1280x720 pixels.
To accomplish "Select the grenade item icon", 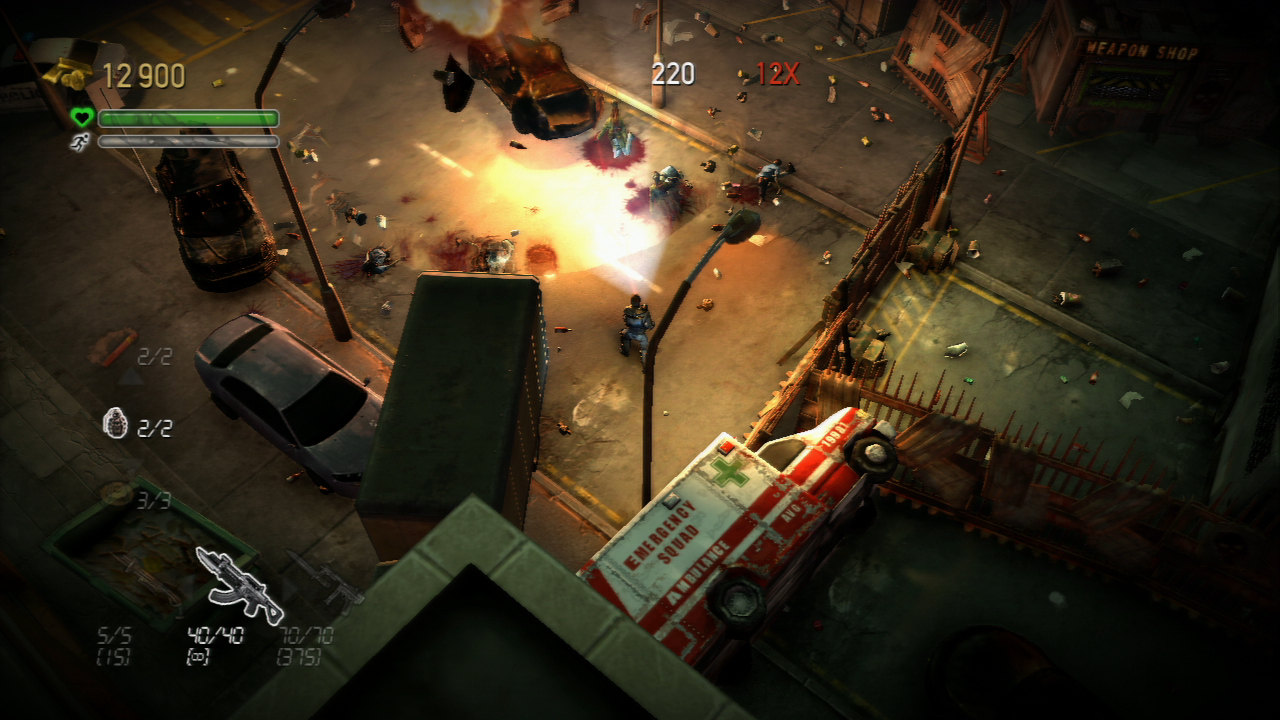I will (x=116, y=425).
